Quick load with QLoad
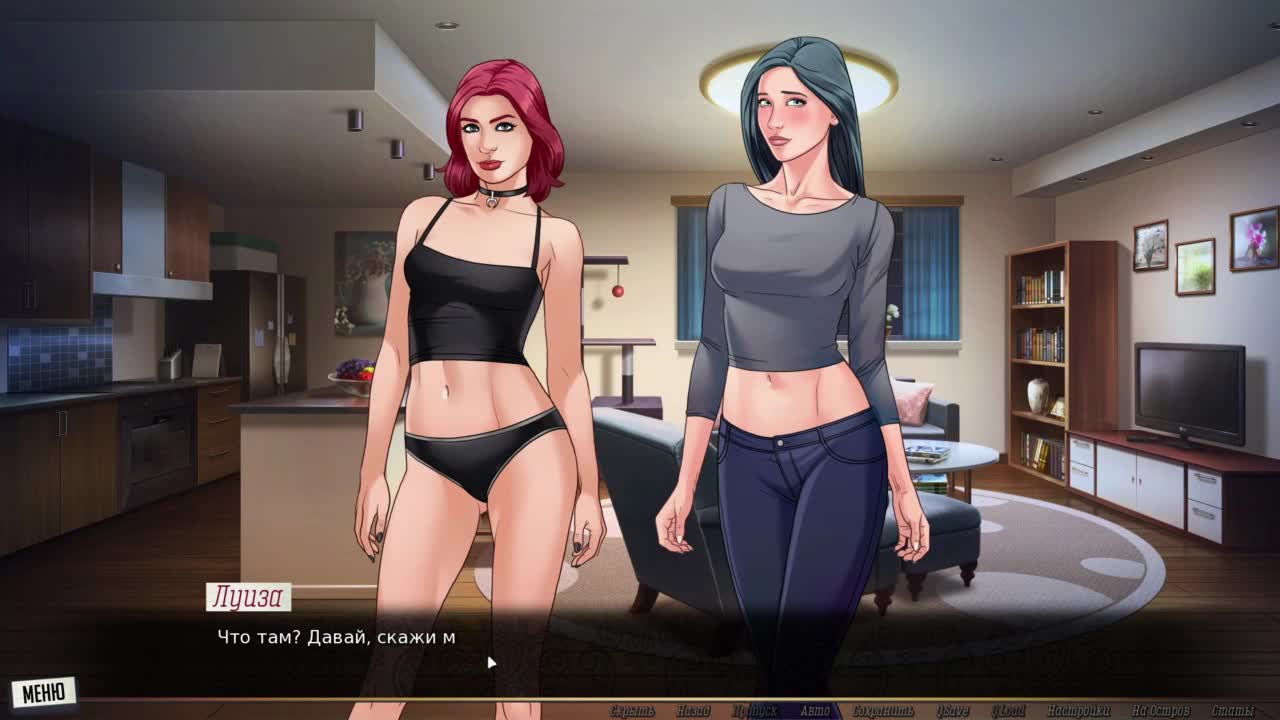1280x720 pixels. 1008,711
